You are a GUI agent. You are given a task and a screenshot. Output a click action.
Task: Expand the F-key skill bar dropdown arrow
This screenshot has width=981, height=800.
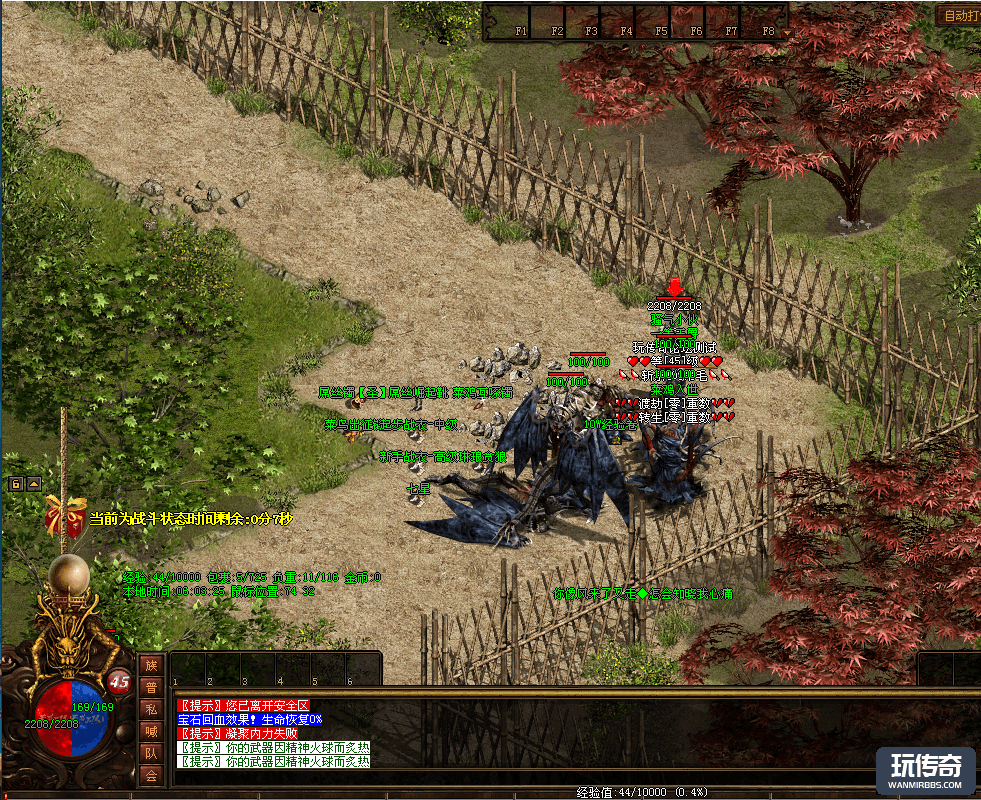tap(786, 31)
